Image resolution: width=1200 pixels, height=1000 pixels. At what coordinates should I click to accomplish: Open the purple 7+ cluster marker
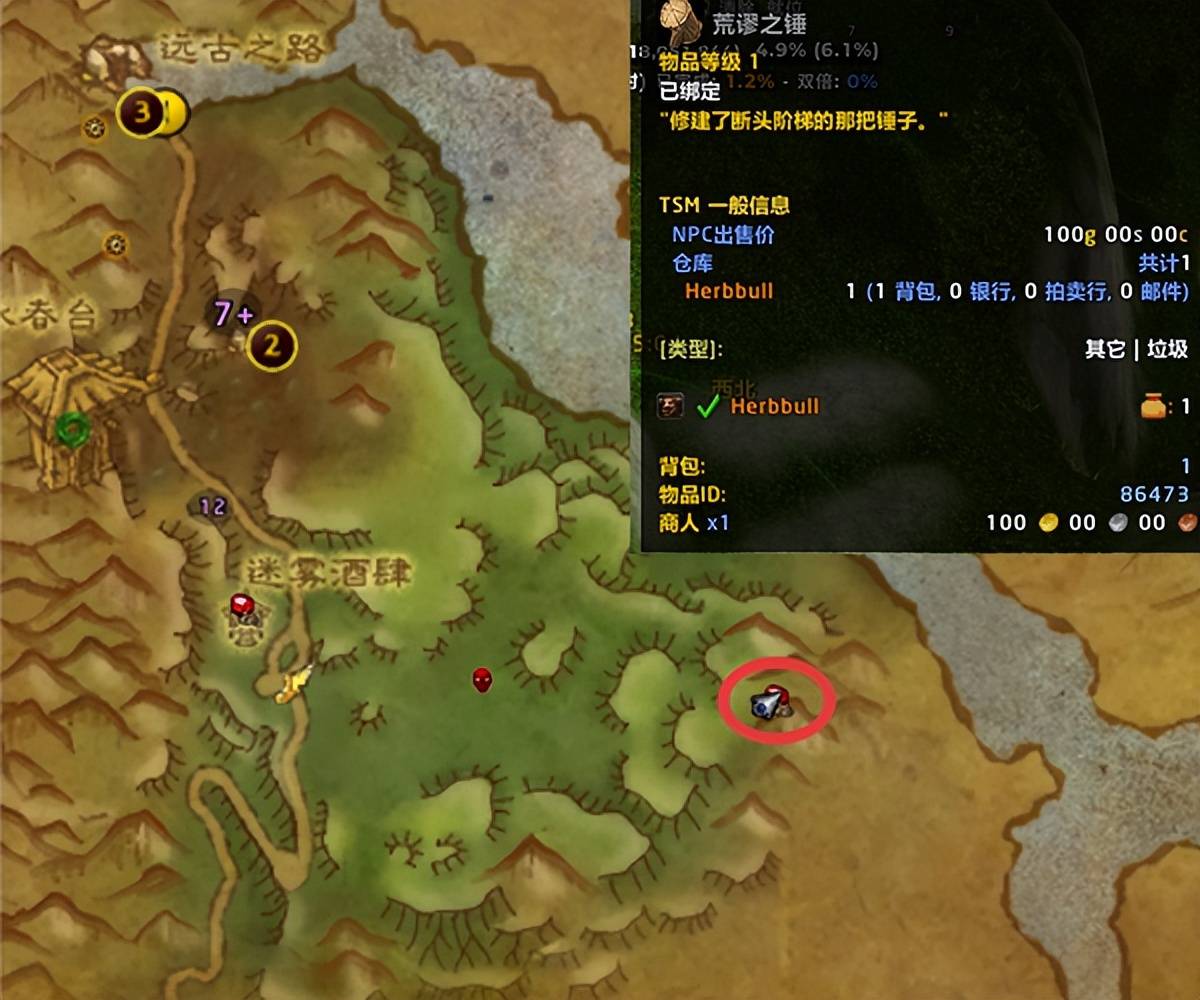(231, 315)
